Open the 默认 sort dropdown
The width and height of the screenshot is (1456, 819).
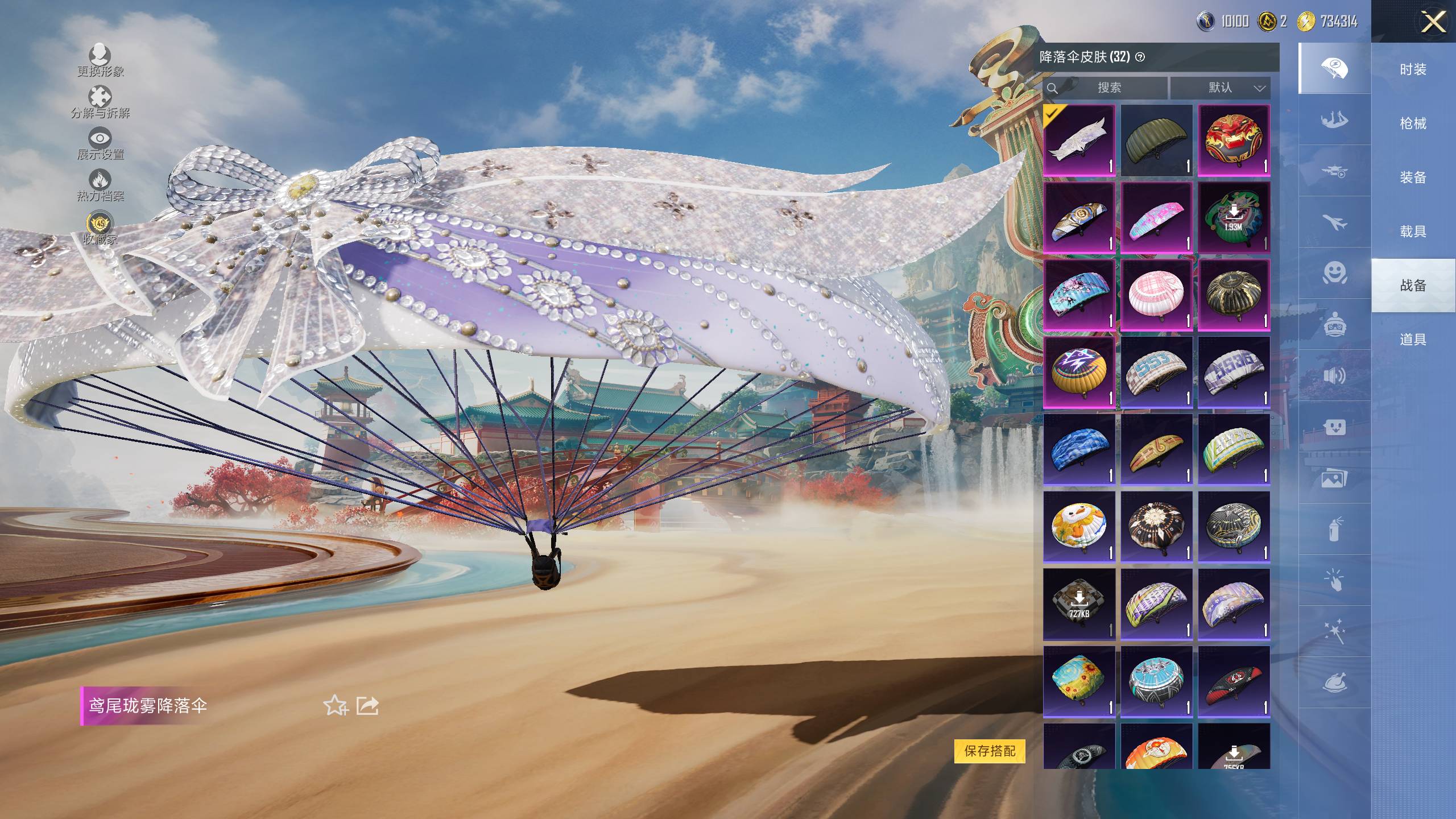point(1220,88)
